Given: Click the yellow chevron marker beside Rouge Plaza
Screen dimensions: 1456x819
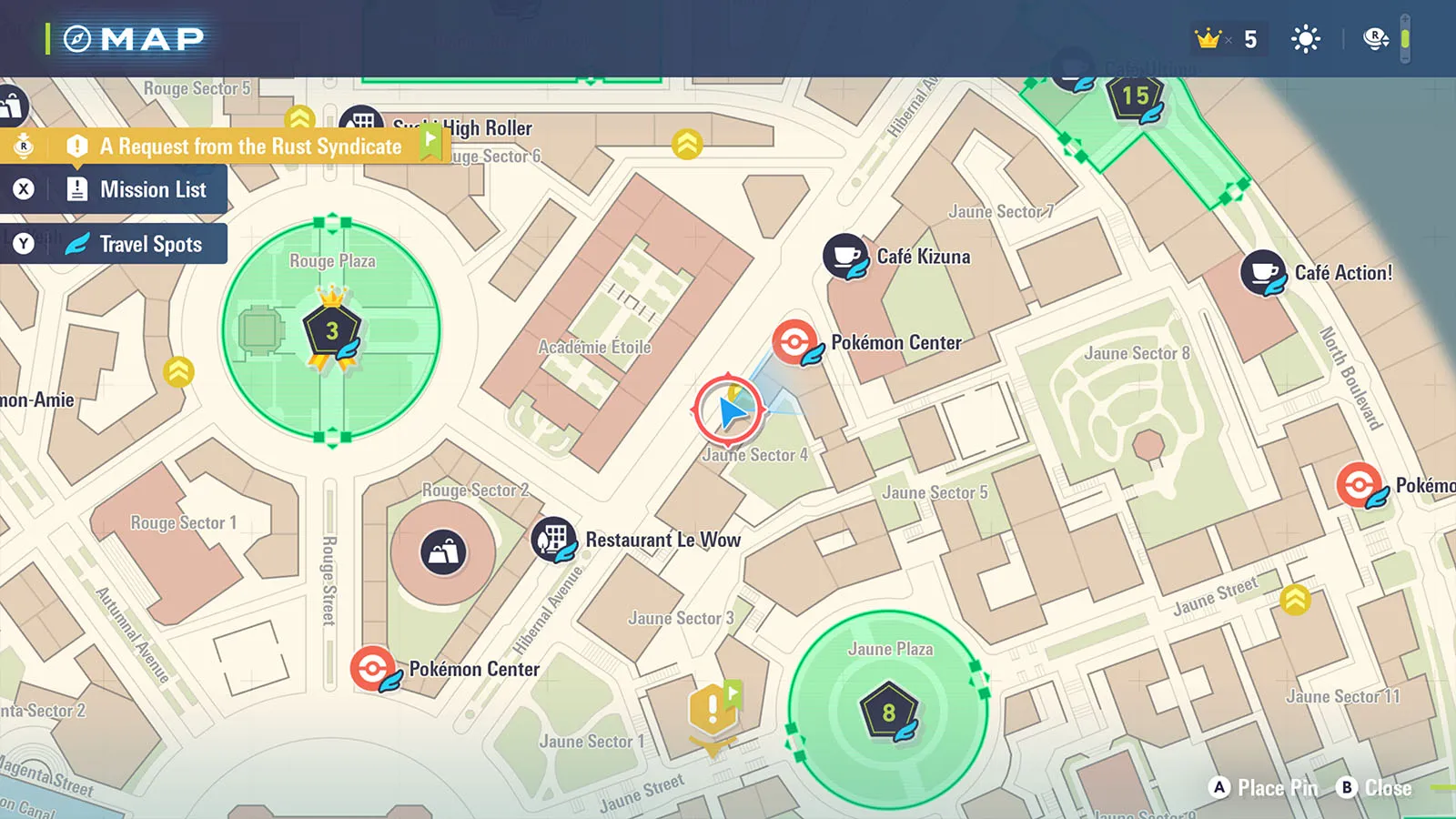Looking at the screenshot, I should tap(178, 371).
